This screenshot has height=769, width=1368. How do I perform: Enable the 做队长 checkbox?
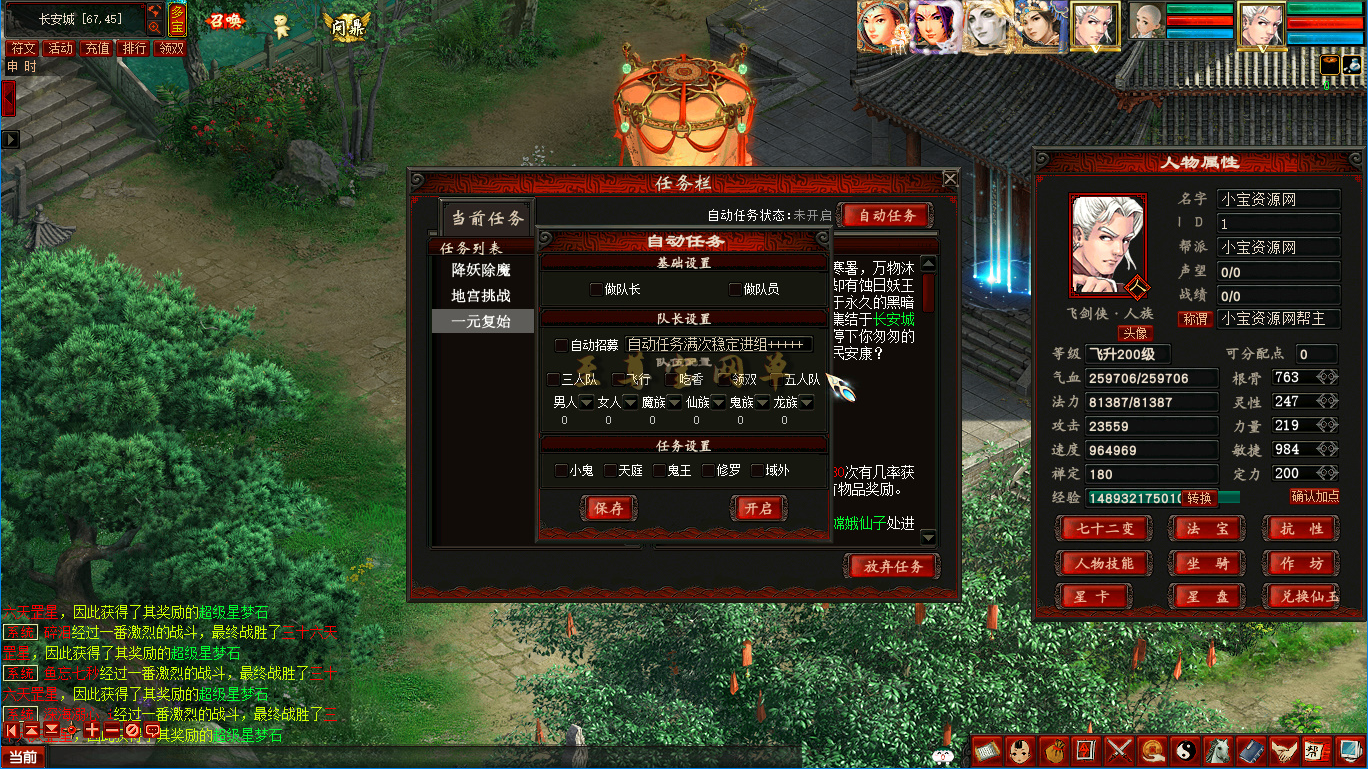[595, 288]
